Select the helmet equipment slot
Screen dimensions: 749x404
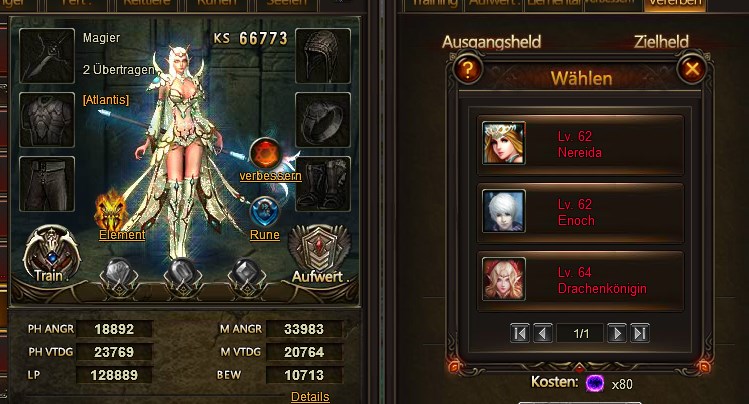click(x=322, y=54)
